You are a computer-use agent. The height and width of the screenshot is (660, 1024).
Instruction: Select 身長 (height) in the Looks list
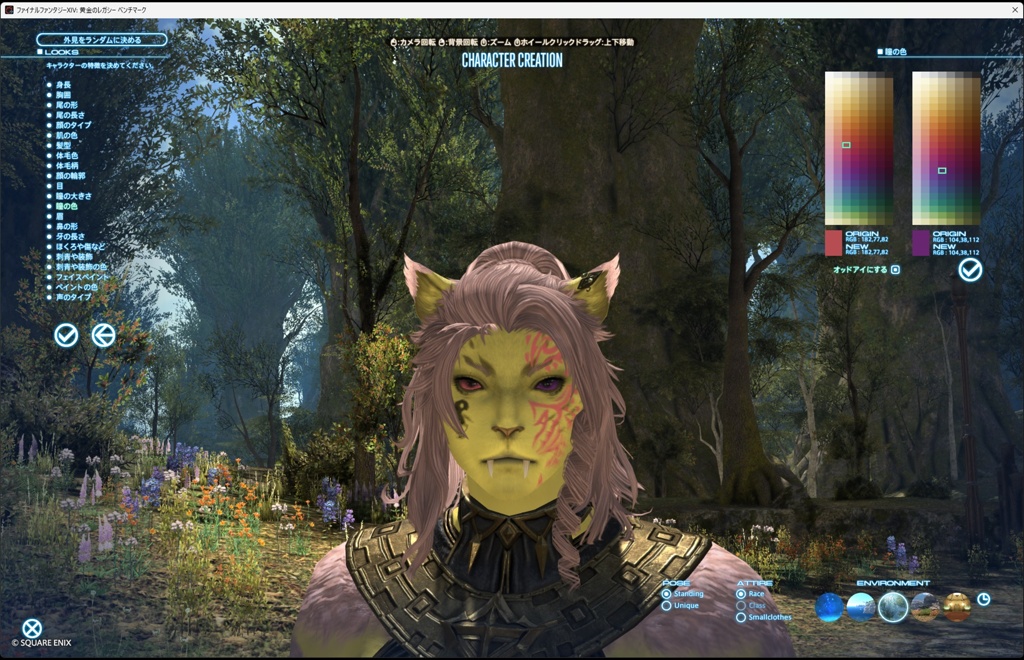click(x=64, y=85)
